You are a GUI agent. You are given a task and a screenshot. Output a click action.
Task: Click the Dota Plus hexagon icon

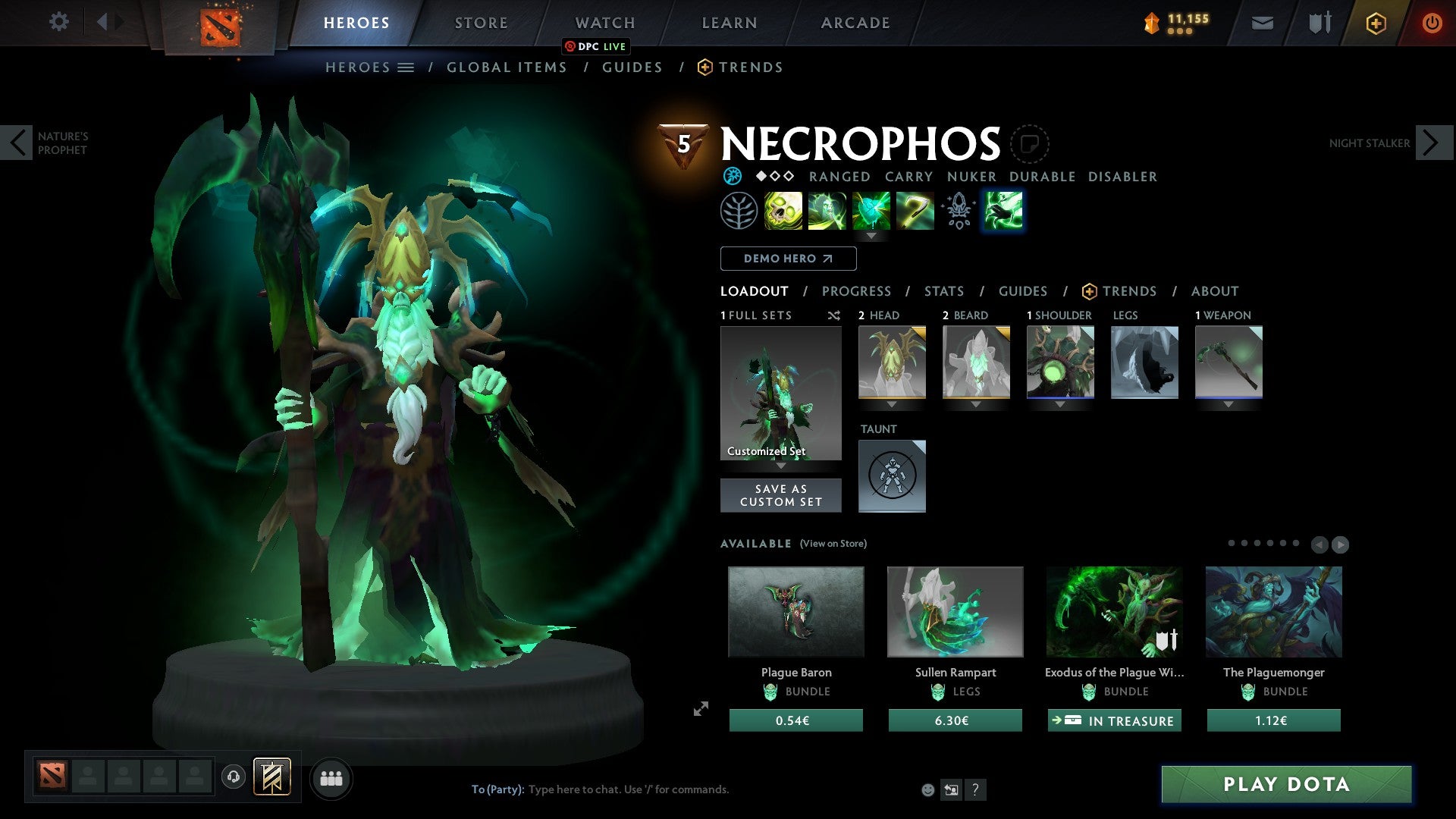[x=1375, y=23]
